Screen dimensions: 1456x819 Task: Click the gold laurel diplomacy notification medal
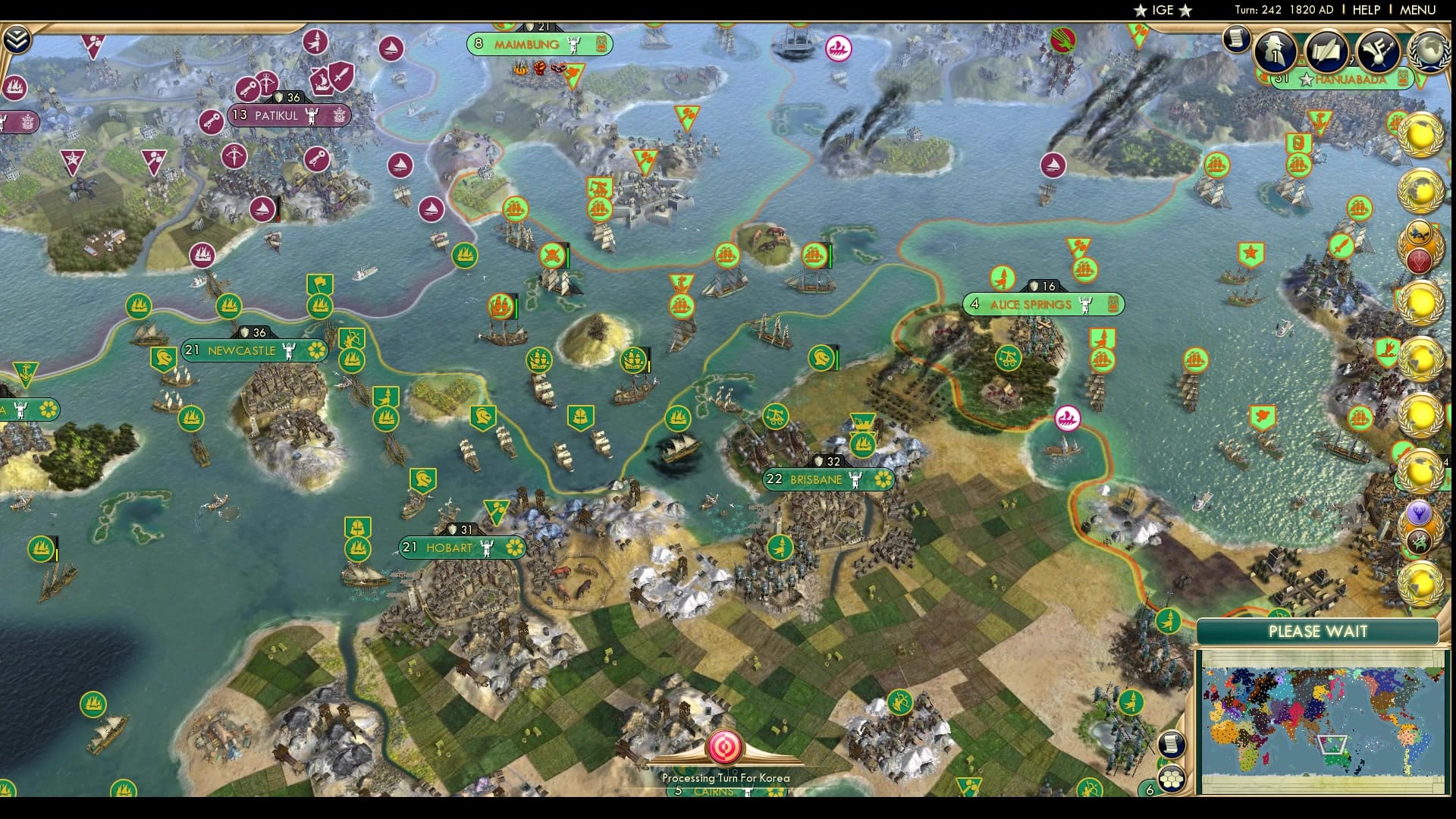(x=1423, y=134)
